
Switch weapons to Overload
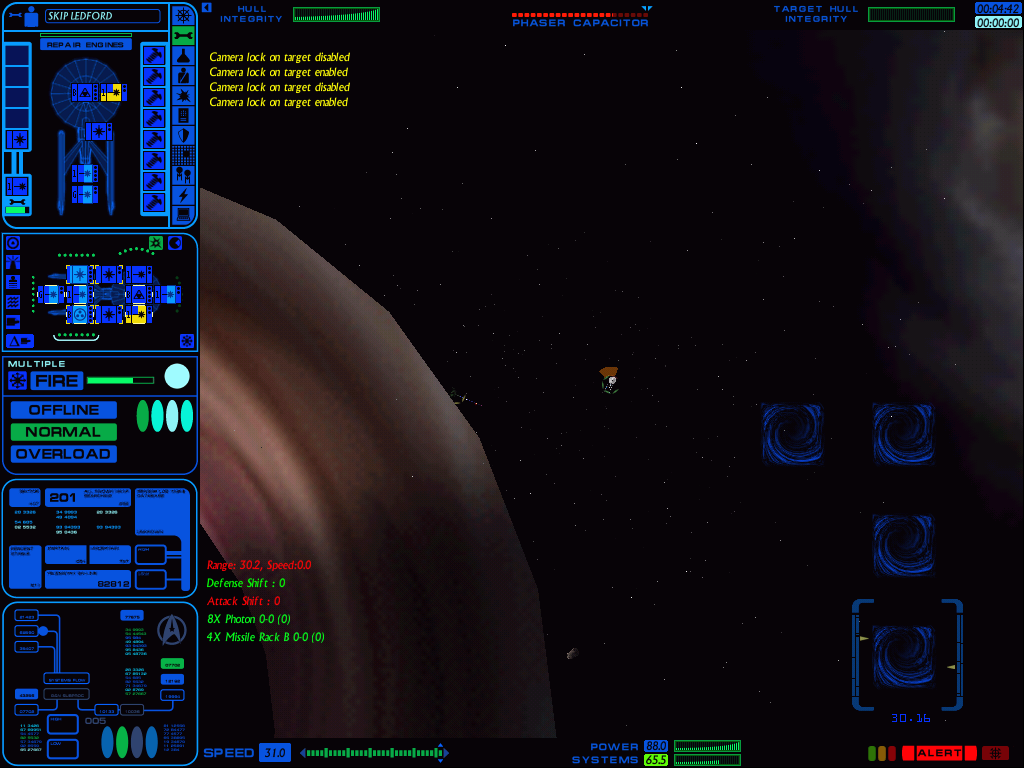pos(64,454)
